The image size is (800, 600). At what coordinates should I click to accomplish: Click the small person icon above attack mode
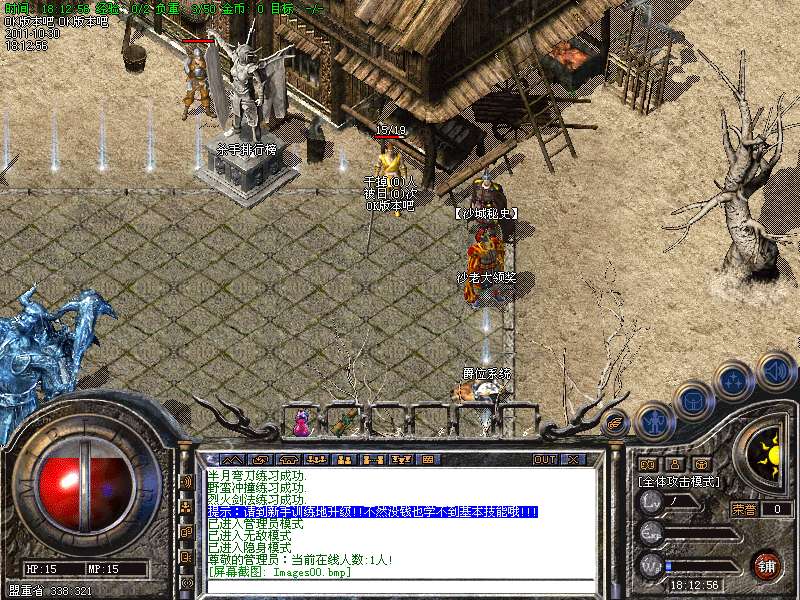coord(674,464)
